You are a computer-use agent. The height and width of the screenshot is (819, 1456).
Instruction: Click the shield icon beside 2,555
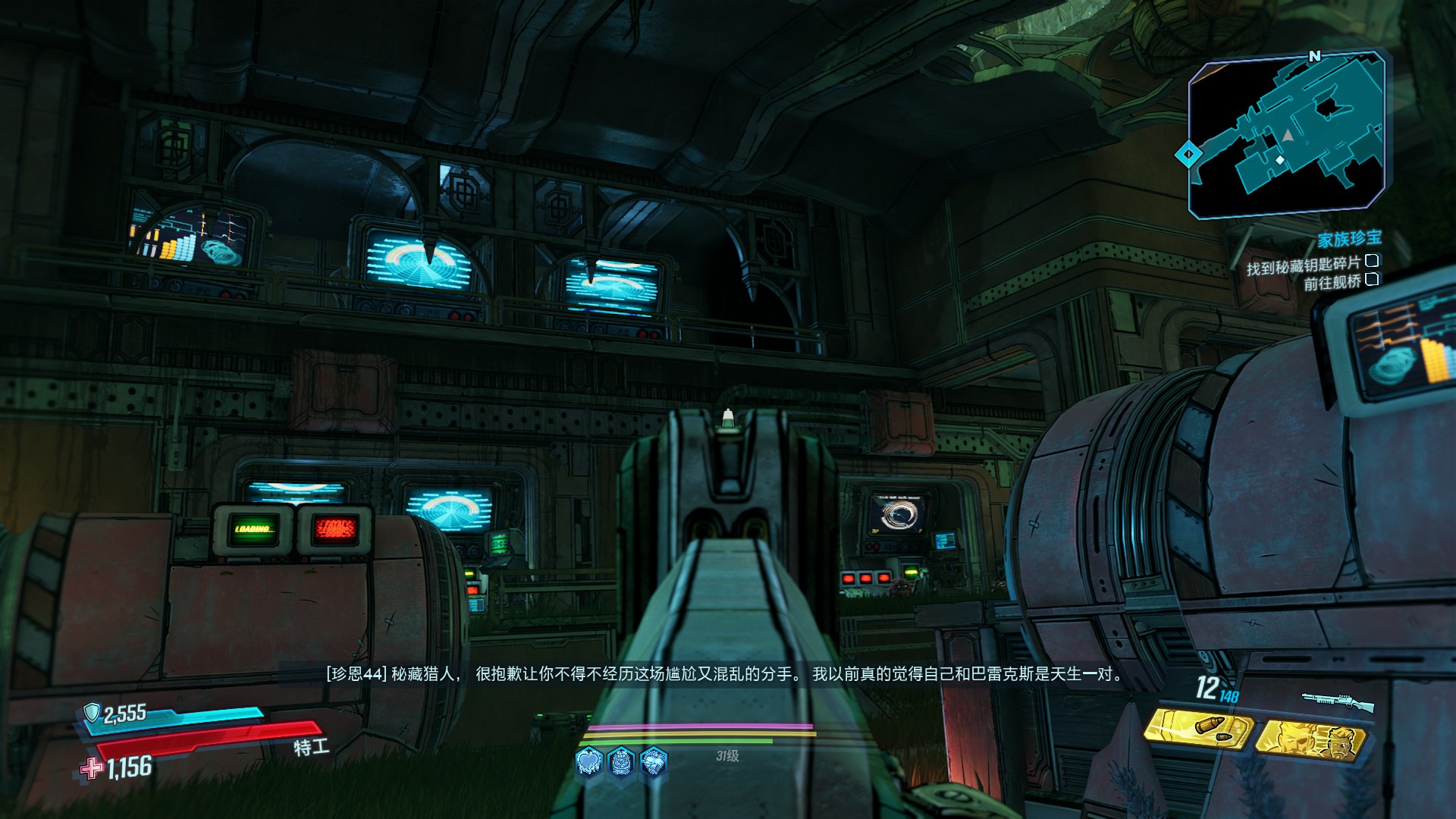(92, 712)
